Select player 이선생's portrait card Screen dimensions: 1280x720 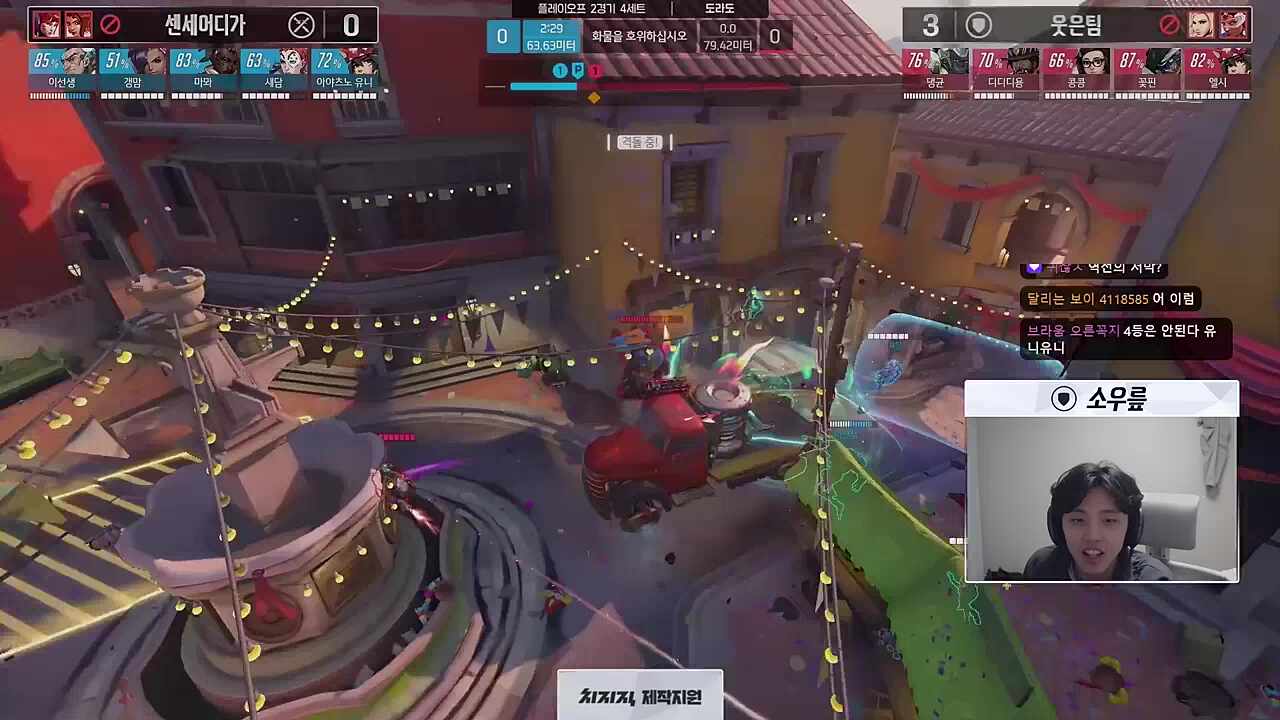62,69
